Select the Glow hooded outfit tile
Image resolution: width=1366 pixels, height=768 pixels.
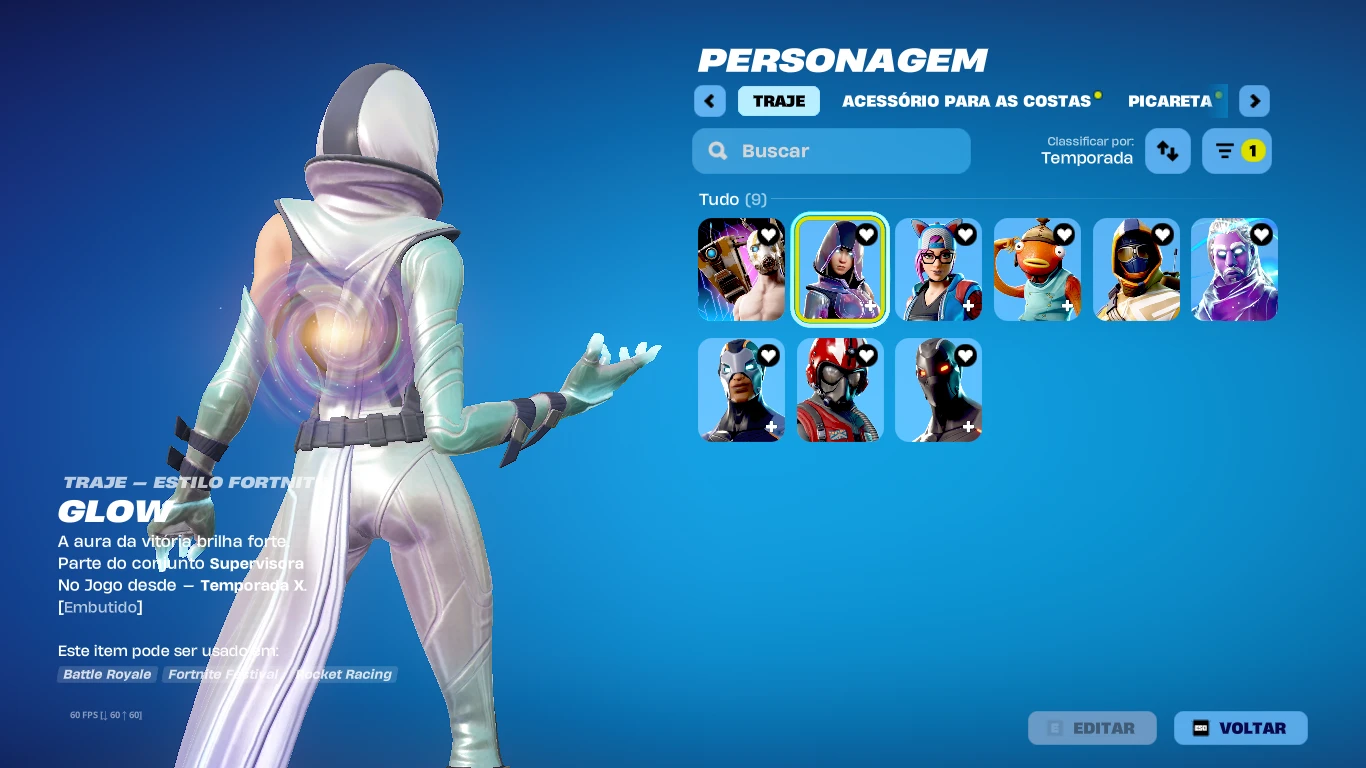[840, 270]
